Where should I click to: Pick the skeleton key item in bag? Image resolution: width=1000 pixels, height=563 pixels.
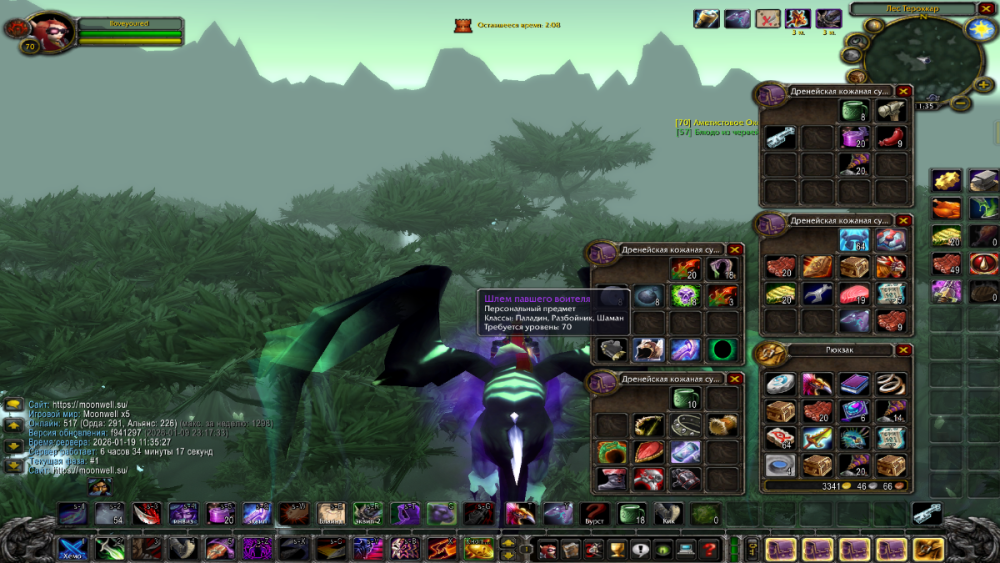pos(779,137)
